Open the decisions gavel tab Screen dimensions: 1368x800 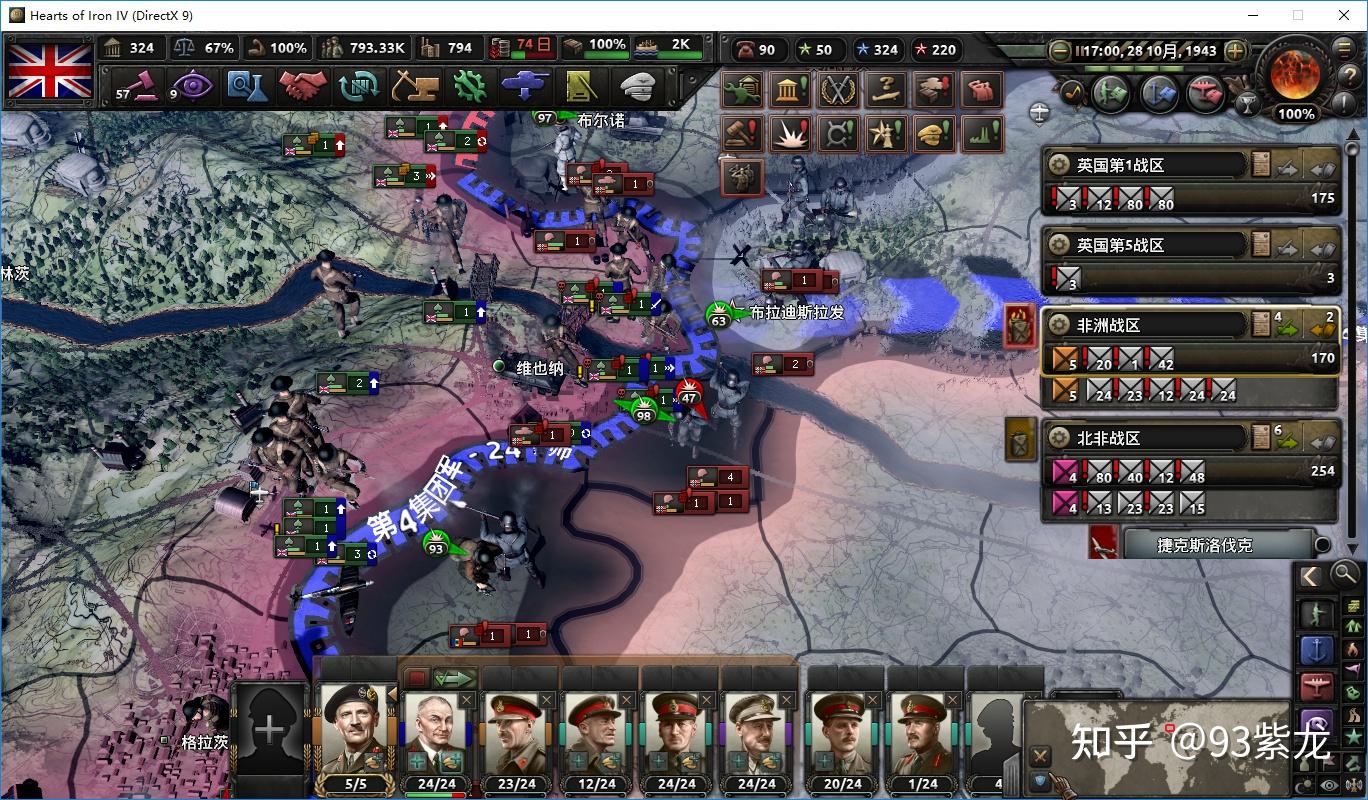point(134,86)
